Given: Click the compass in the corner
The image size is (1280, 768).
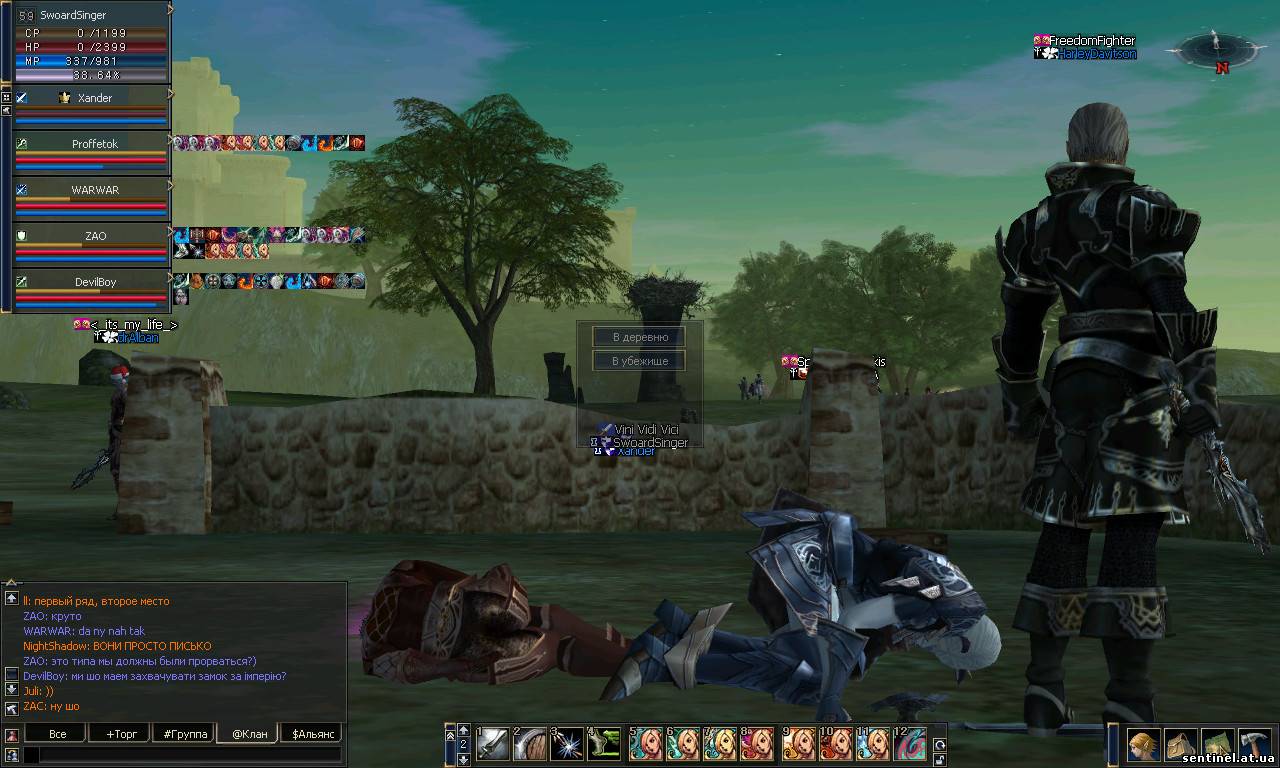Looking at the screenshot, I should coord(1217,50).
